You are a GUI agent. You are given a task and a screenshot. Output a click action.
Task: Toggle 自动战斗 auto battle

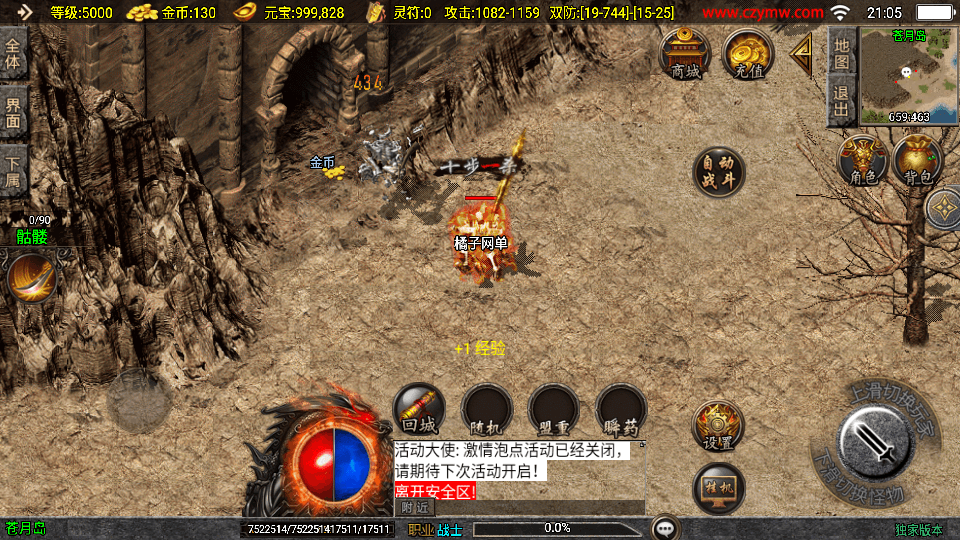coord(719,171)
